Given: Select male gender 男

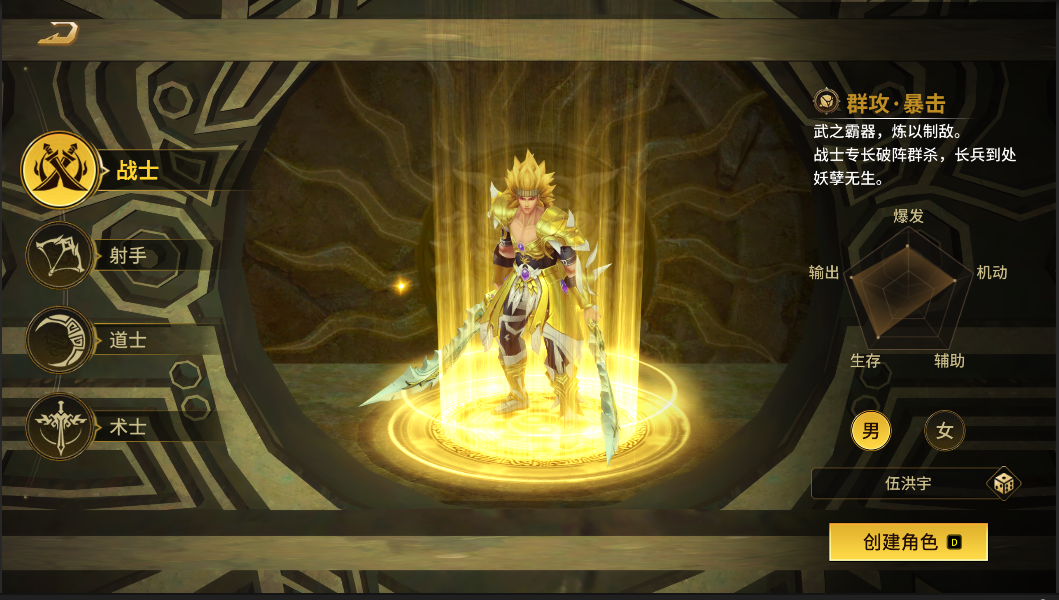Looking at the screenshot, I should 871,432.
